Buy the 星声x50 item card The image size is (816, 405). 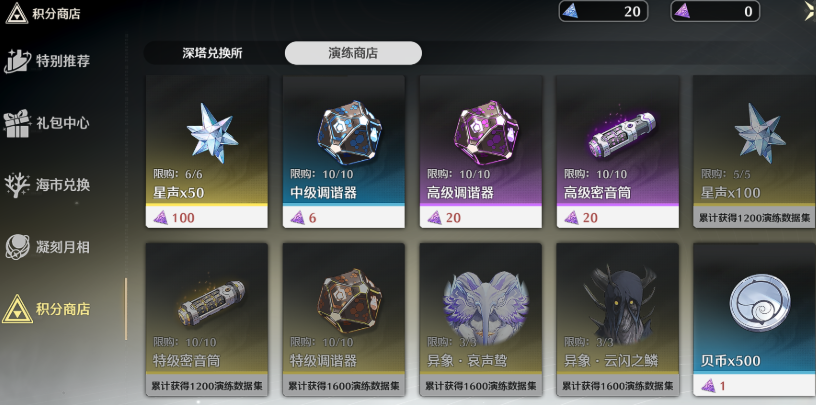coord(206,150)
